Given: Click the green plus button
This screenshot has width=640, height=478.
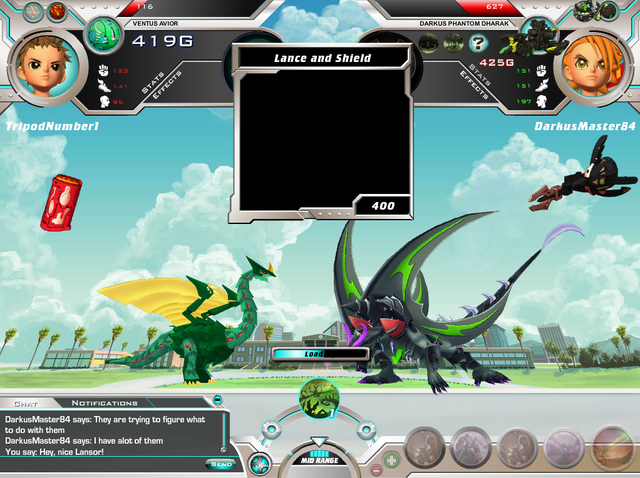Looking at the screenshot, I should pyautogui.click(x=391, y=460).
